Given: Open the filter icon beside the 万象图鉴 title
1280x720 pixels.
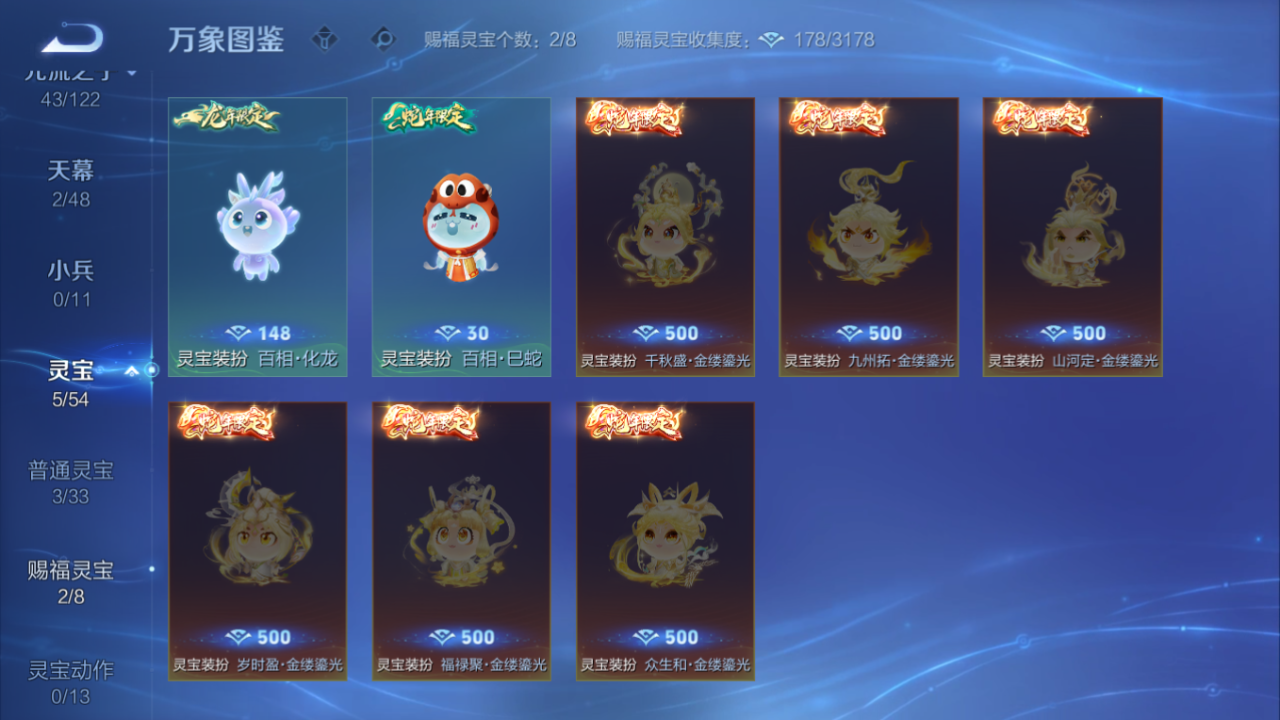Looking at the screenshot, I should tap(322, 40).
